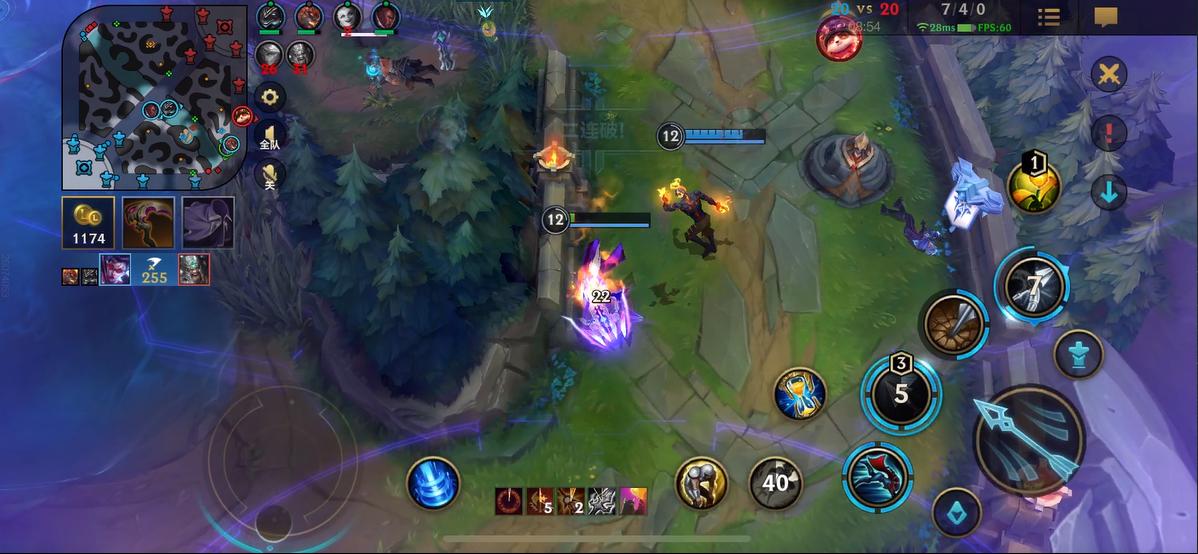1198x554 pixels.
Task: Open the shop via gold coin button
Action: pyautogui.click(x=87, y=221)
